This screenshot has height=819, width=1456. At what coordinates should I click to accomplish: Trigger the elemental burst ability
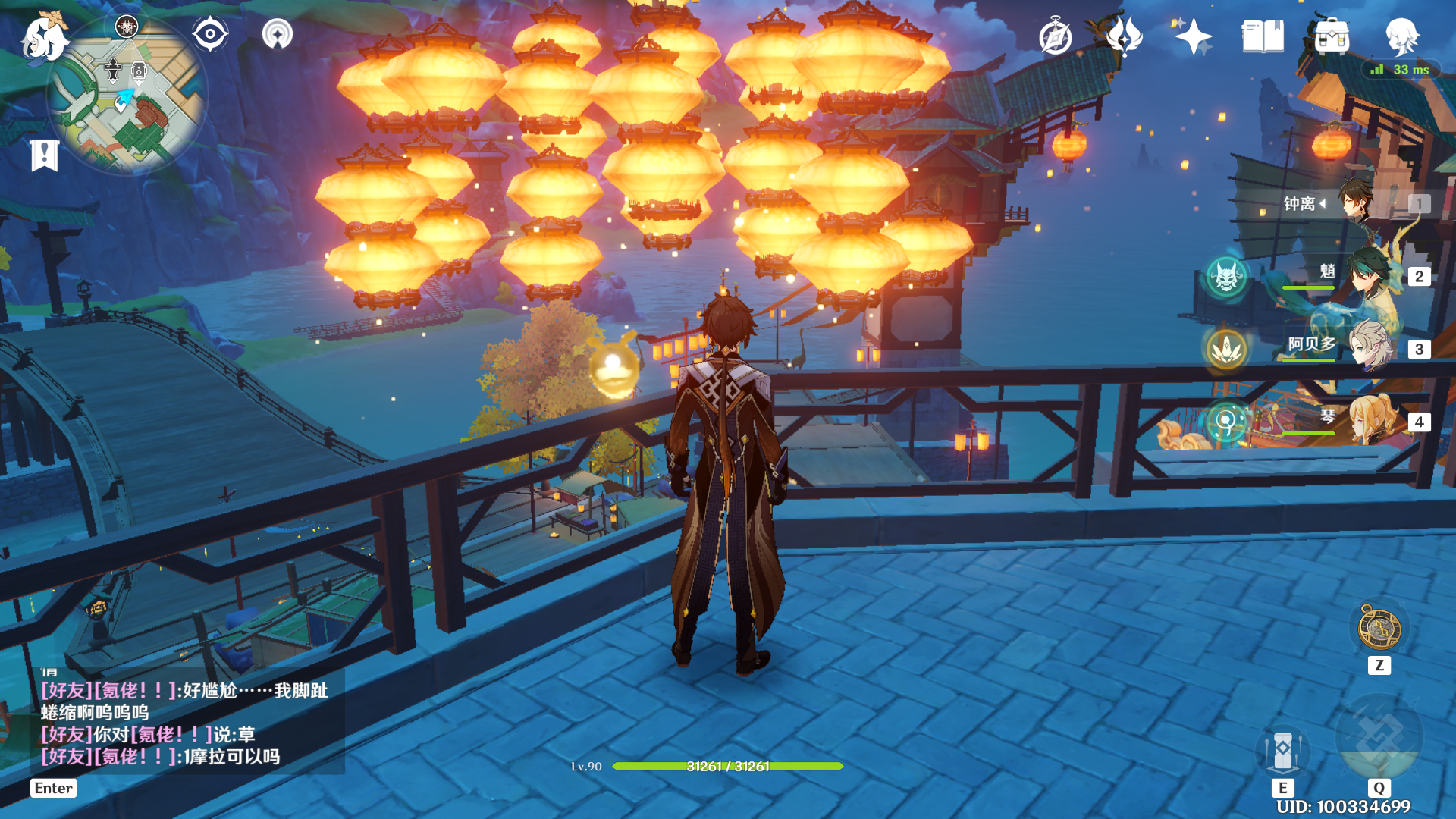pos(1379,739)
